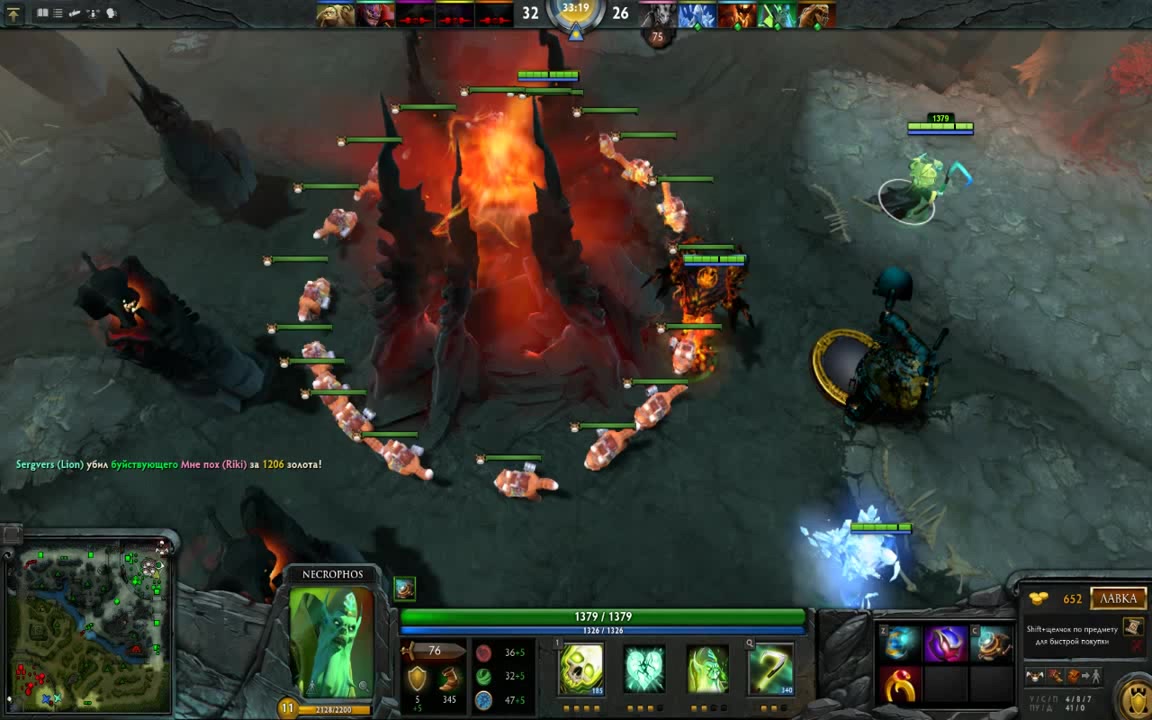The width and height of the screenshot is (1152, 720).
Task: Select the Heartstopper Aura ability icon
Action: coord(644,668)
